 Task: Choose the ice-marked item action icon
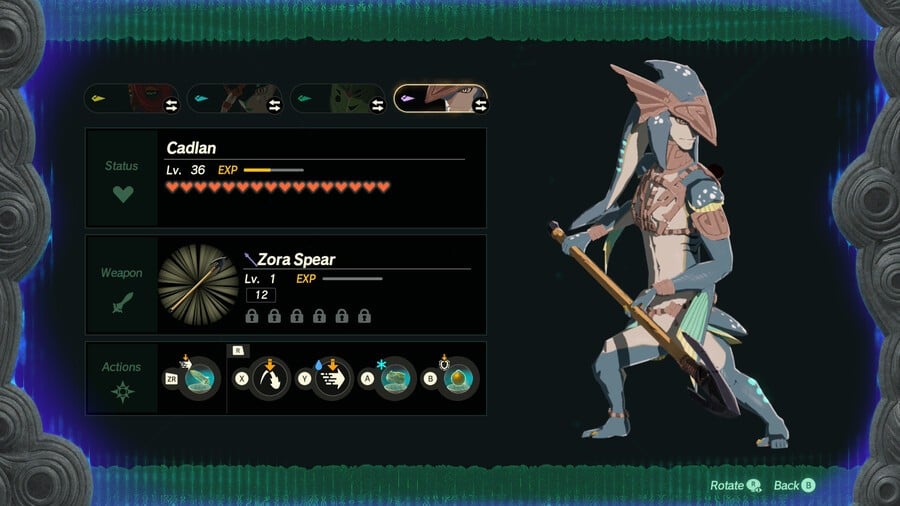tap(395, 380)
